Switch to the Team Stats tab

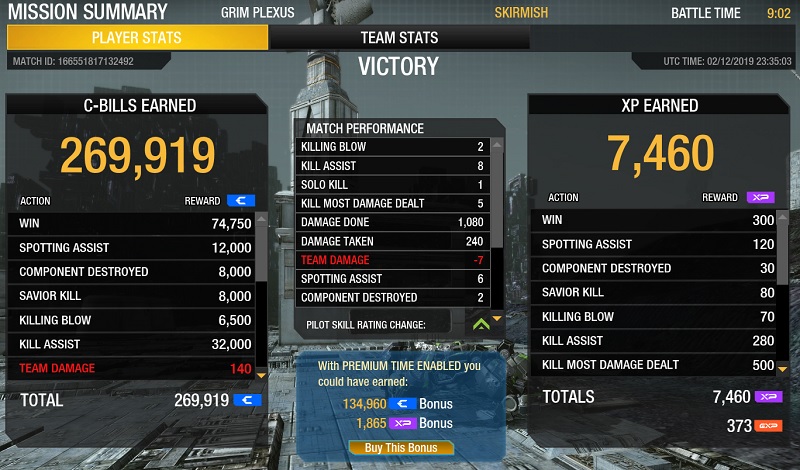click(399, 38)
